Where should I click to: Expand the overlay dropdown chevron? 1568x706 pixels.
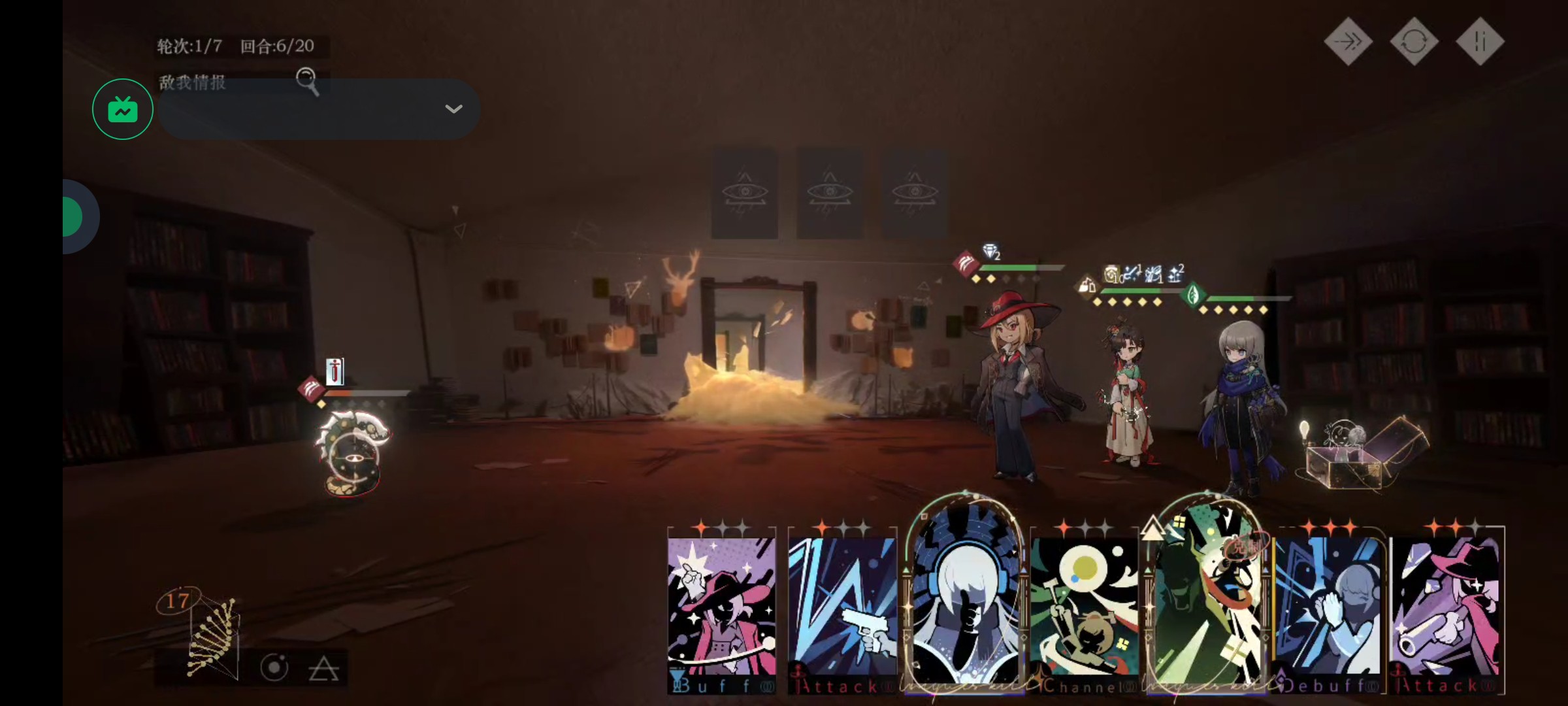[453, 109]
